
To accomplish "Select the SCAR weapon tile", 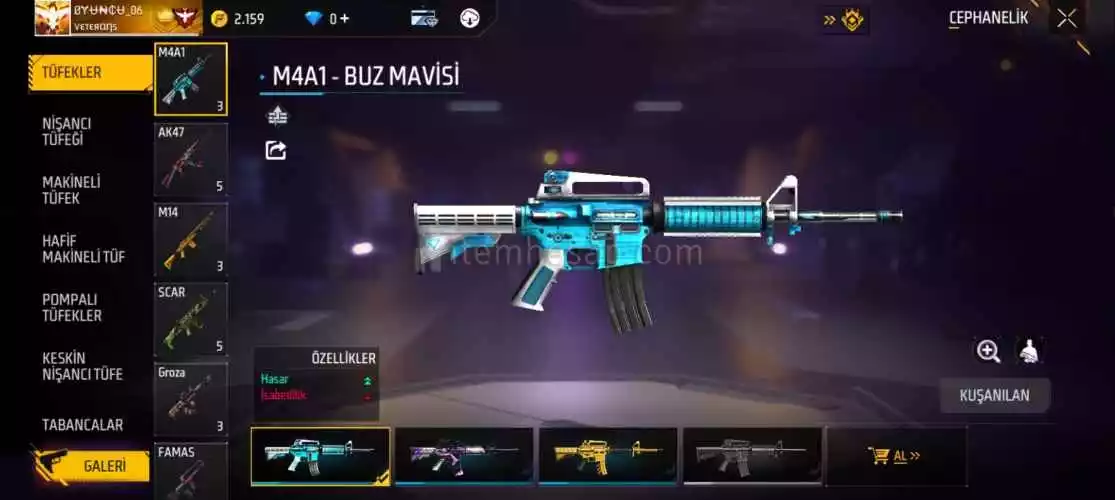I will (191, 319).
